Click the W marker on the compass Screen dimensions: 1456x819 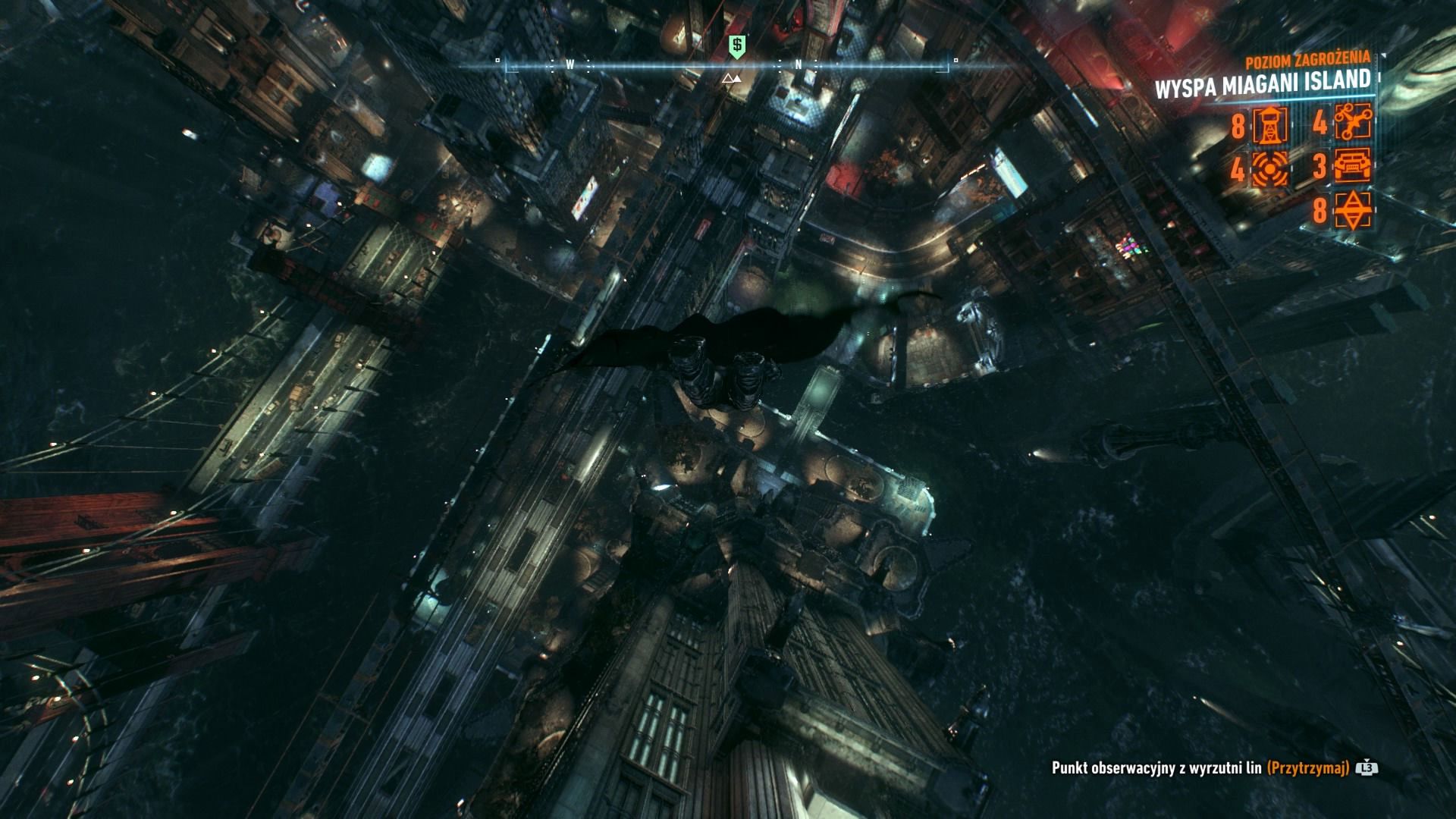point(570,66)
